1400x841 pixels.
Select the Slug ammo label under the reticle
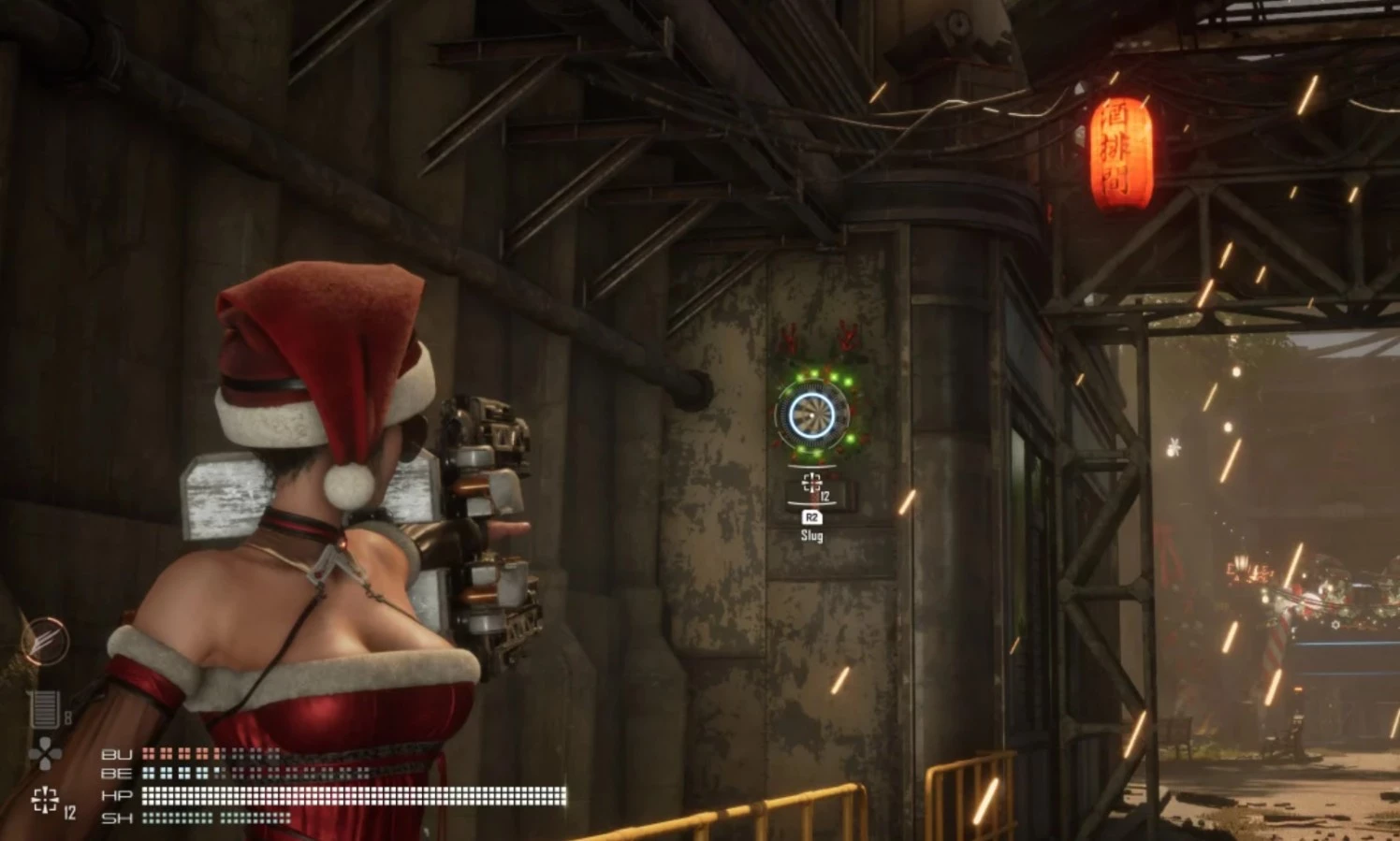811,536
